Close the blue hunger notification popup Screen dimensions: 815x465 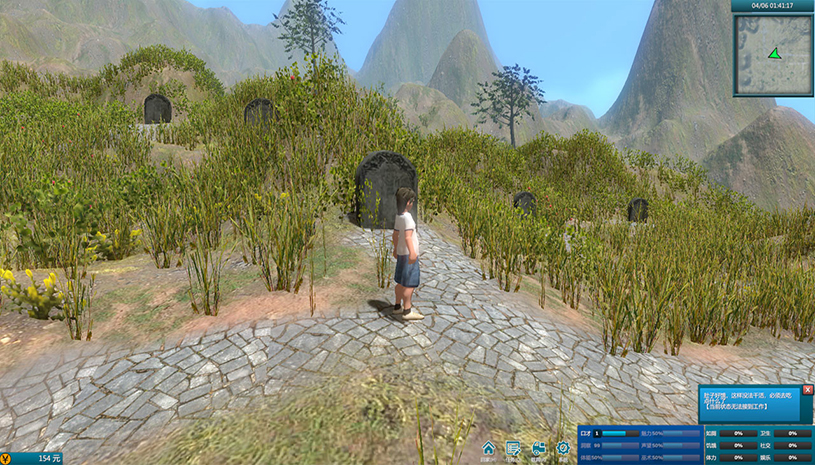coord(808,390)
